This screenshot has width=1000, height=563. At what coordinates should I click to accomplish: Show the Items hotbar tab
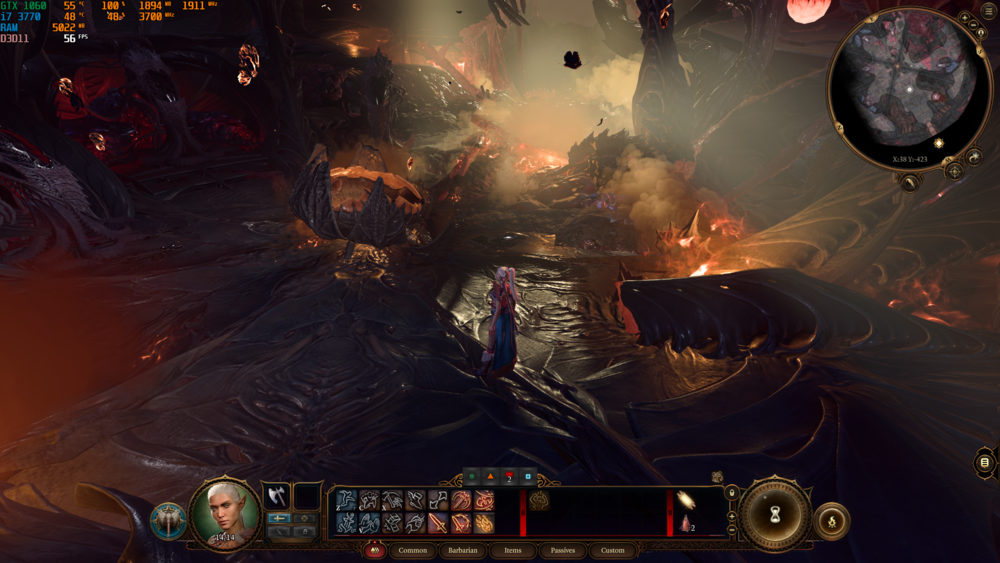click(x=512, y=550)
